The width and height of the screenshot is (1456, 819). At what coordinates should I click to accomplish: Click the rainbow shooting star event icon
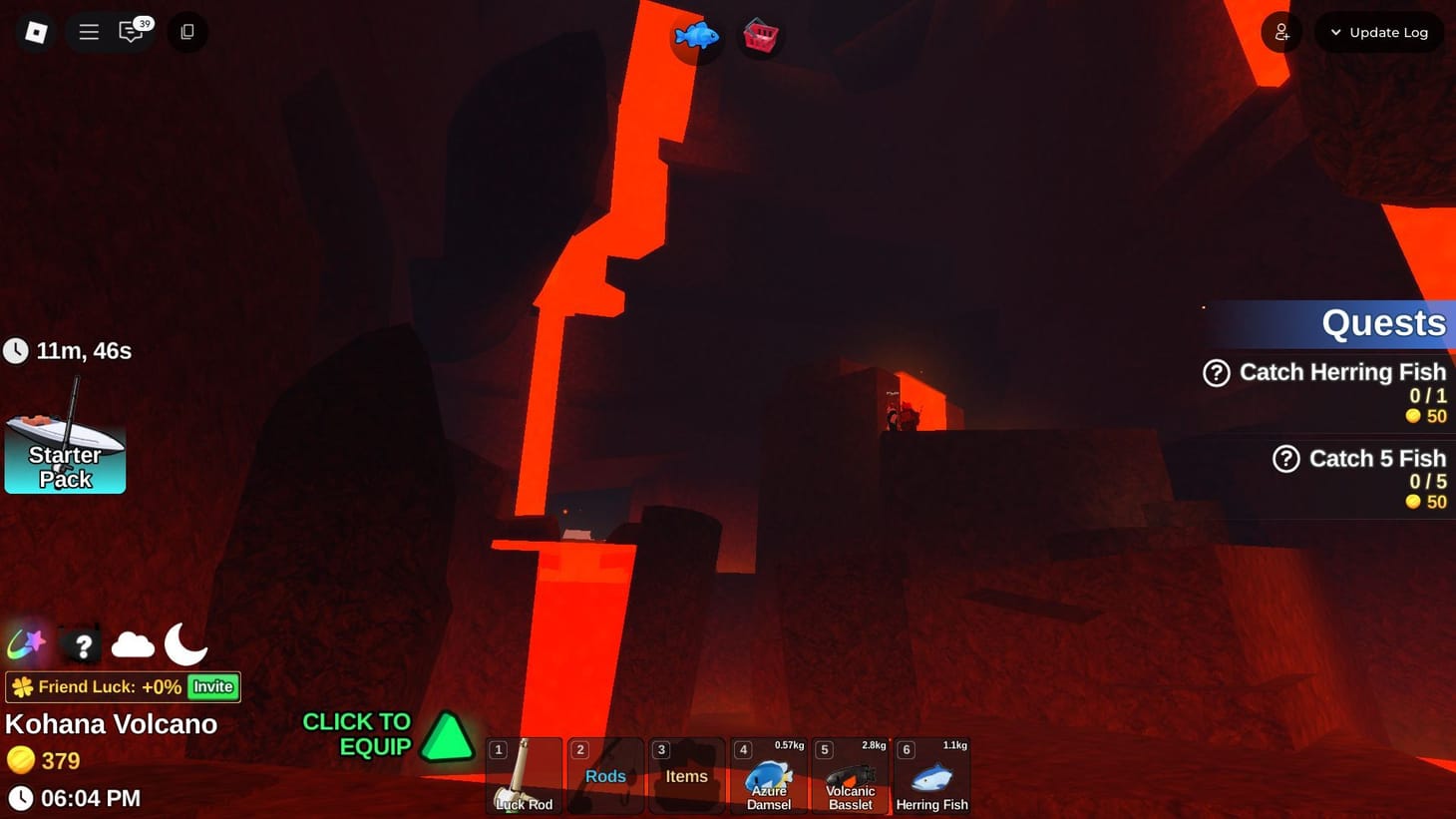(x=26, y=644)
